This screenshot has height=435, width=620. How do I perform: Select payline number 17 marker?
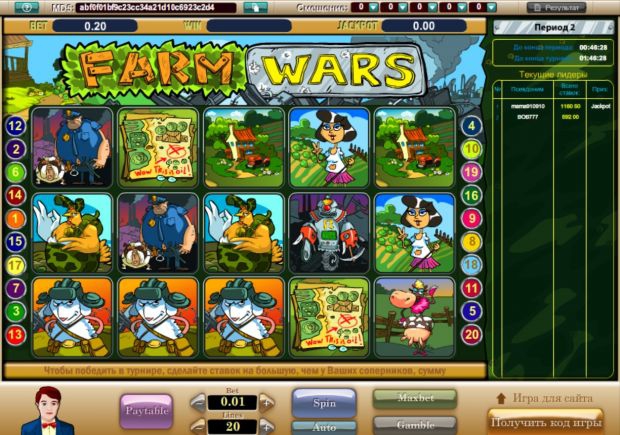tap(15, 265)
